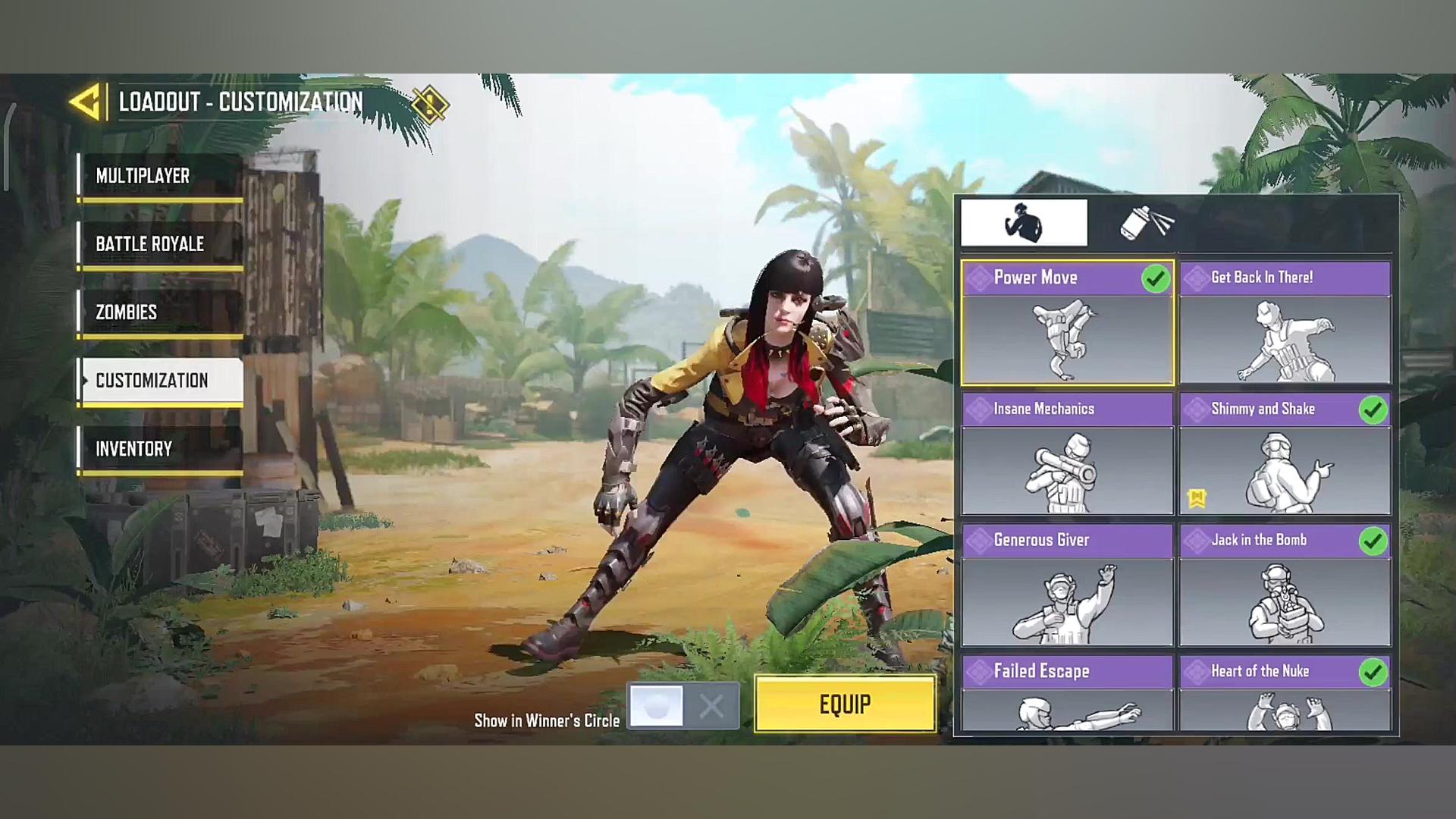This screenshot has height=819, width=1456.
Task: Click the yellow diamond icon beside the title
Action: point(430,104)
